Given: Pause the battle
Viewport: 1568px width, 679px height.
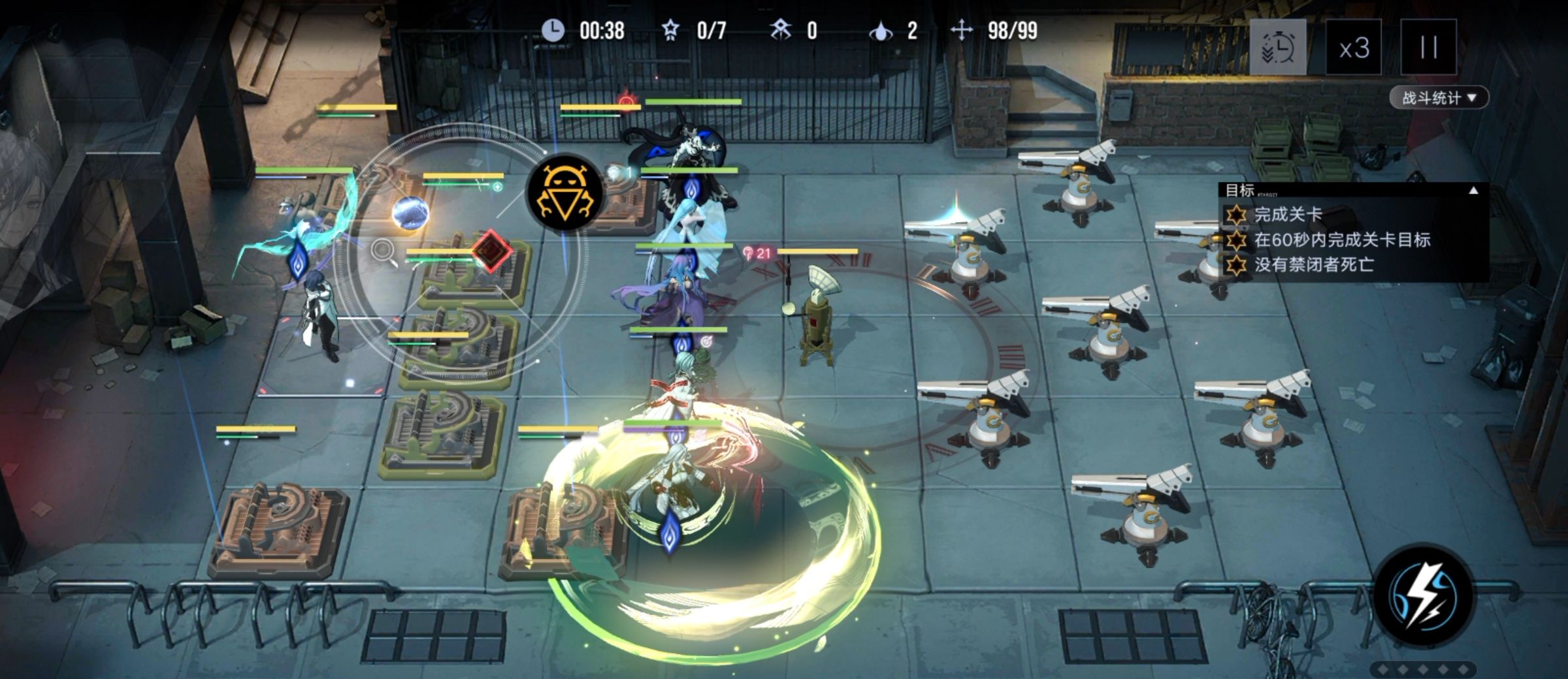Looking at the screenshot, I should pyautogui.click(x=1428, y=47).
